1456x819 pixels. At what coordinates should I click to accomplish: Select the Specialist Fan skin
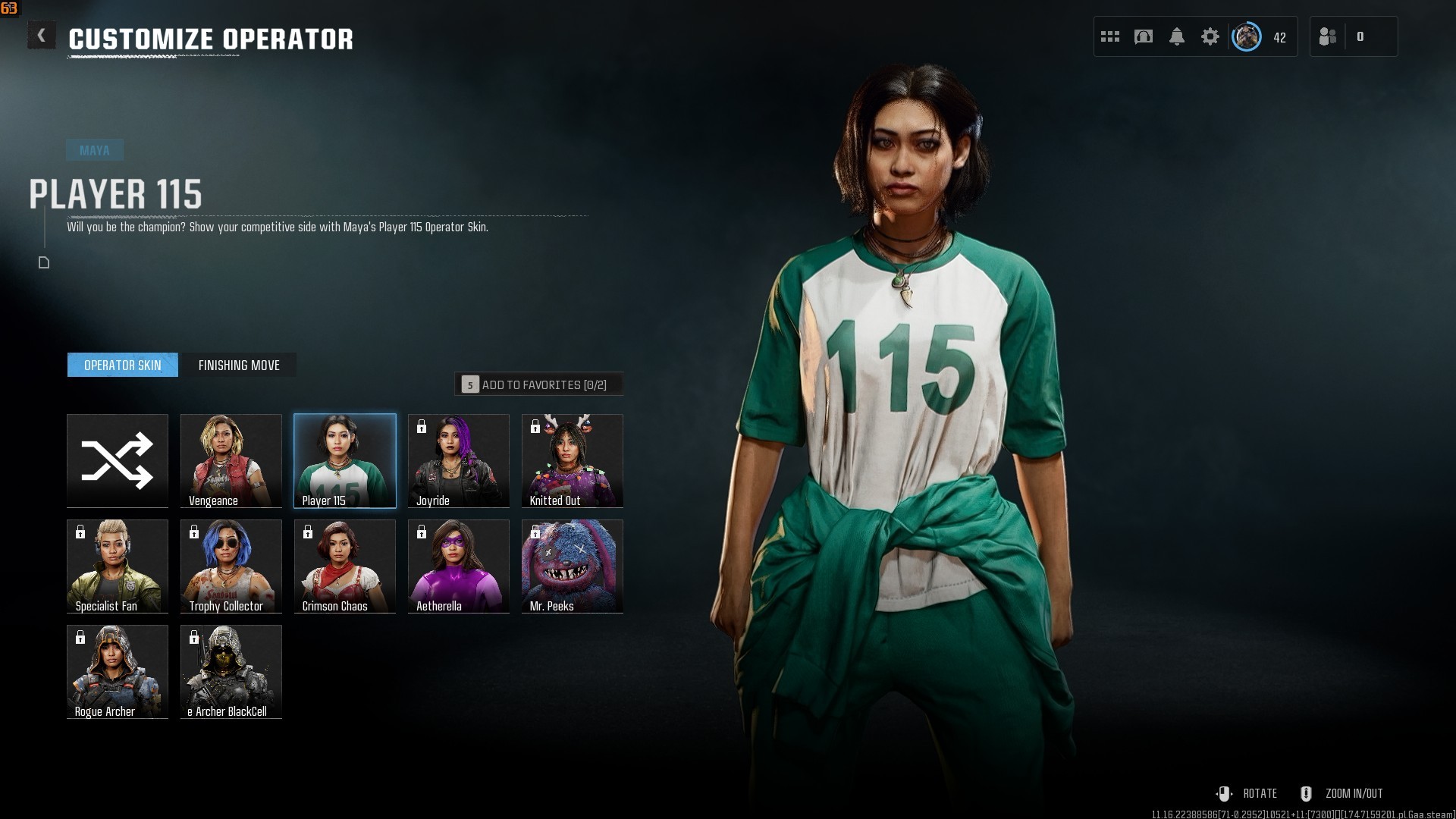point(118,566)
